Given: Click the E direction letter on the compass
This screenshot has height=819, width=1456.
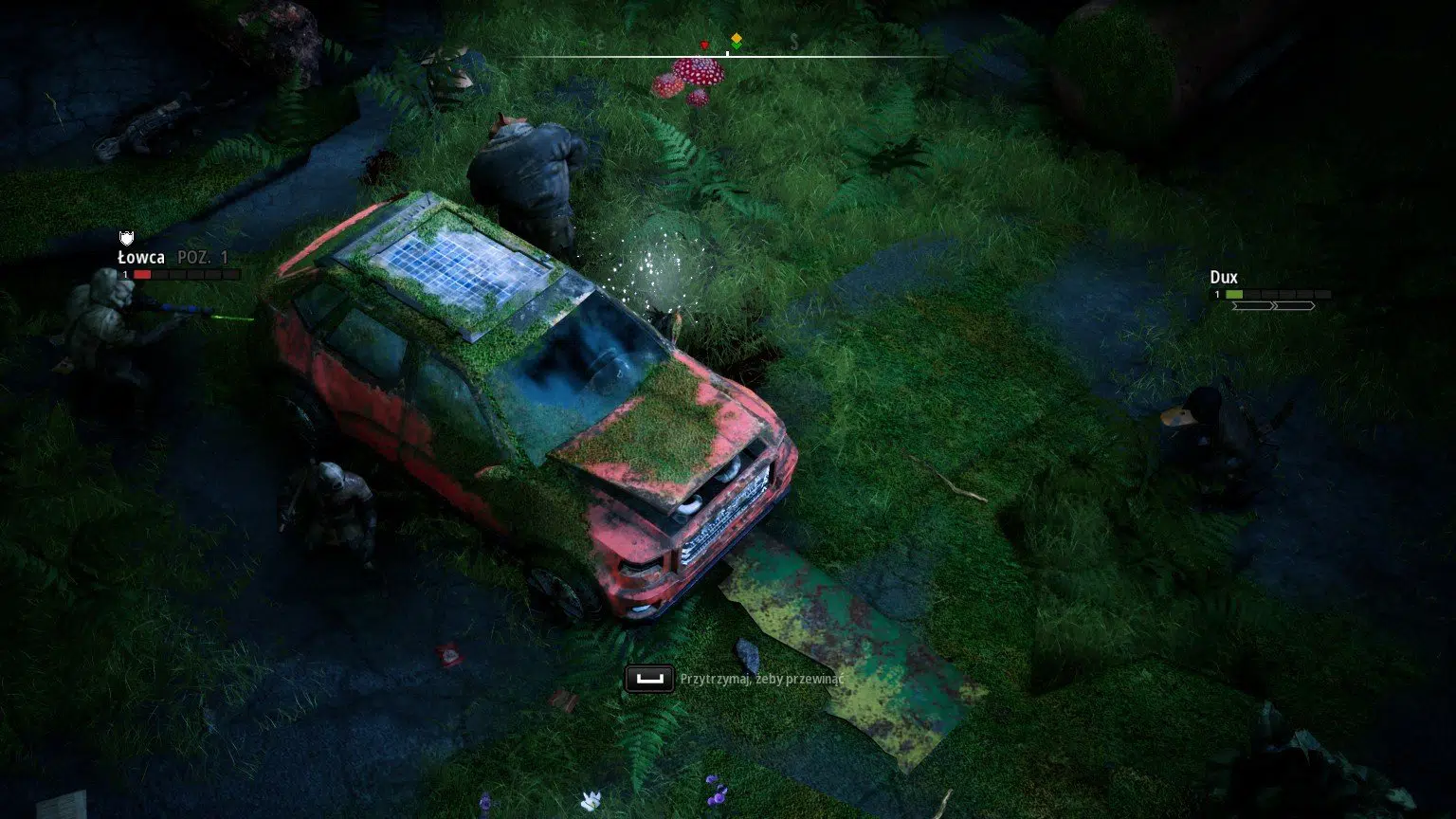Looking at the screenshot, I should [x=600, y=42].
